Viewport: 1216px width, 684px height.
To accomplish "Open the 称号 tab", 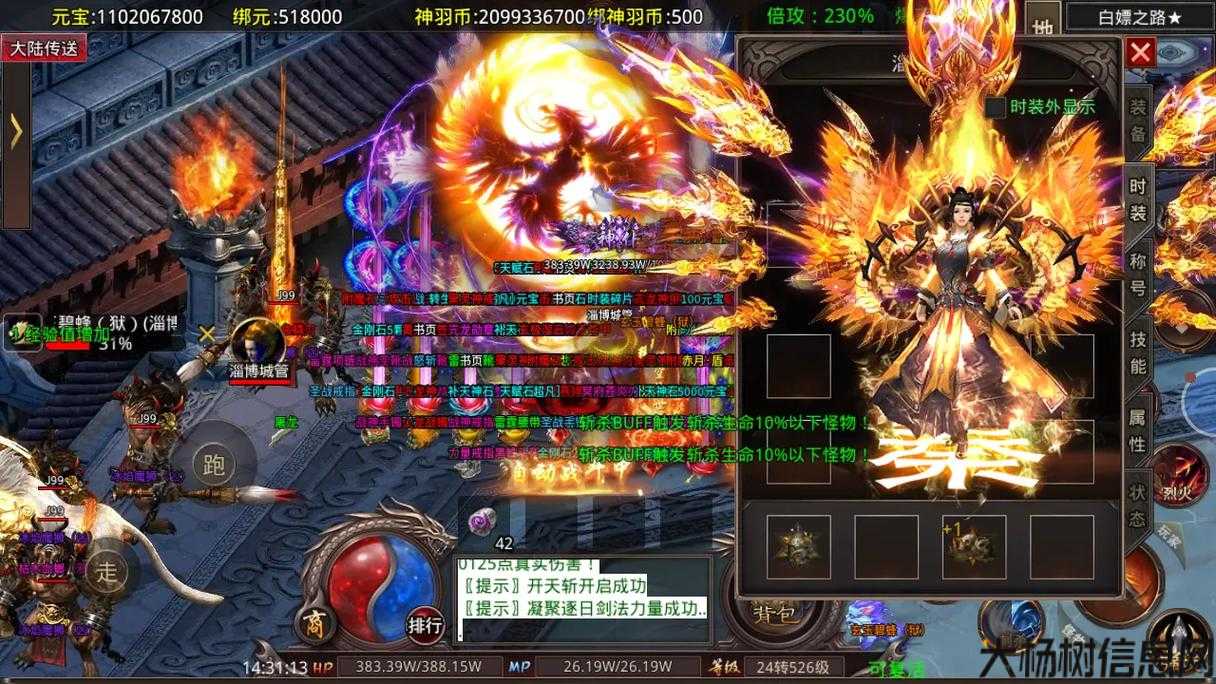I will click(x=1138, y=275).
